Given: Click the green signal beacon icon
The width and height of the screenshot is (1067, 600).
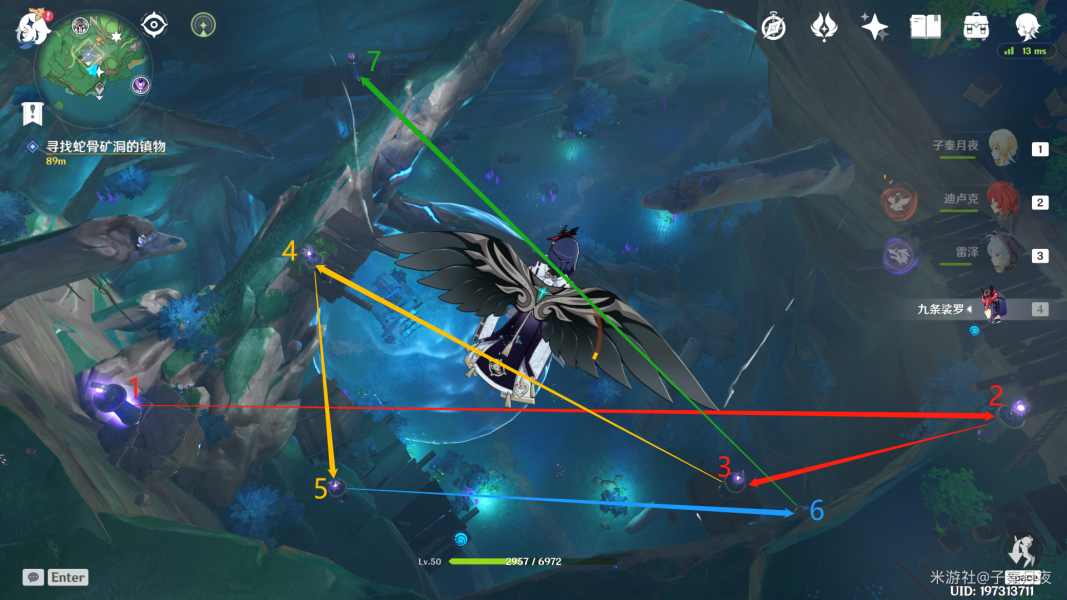Looking at the screenshot, I should pos(204,24).
